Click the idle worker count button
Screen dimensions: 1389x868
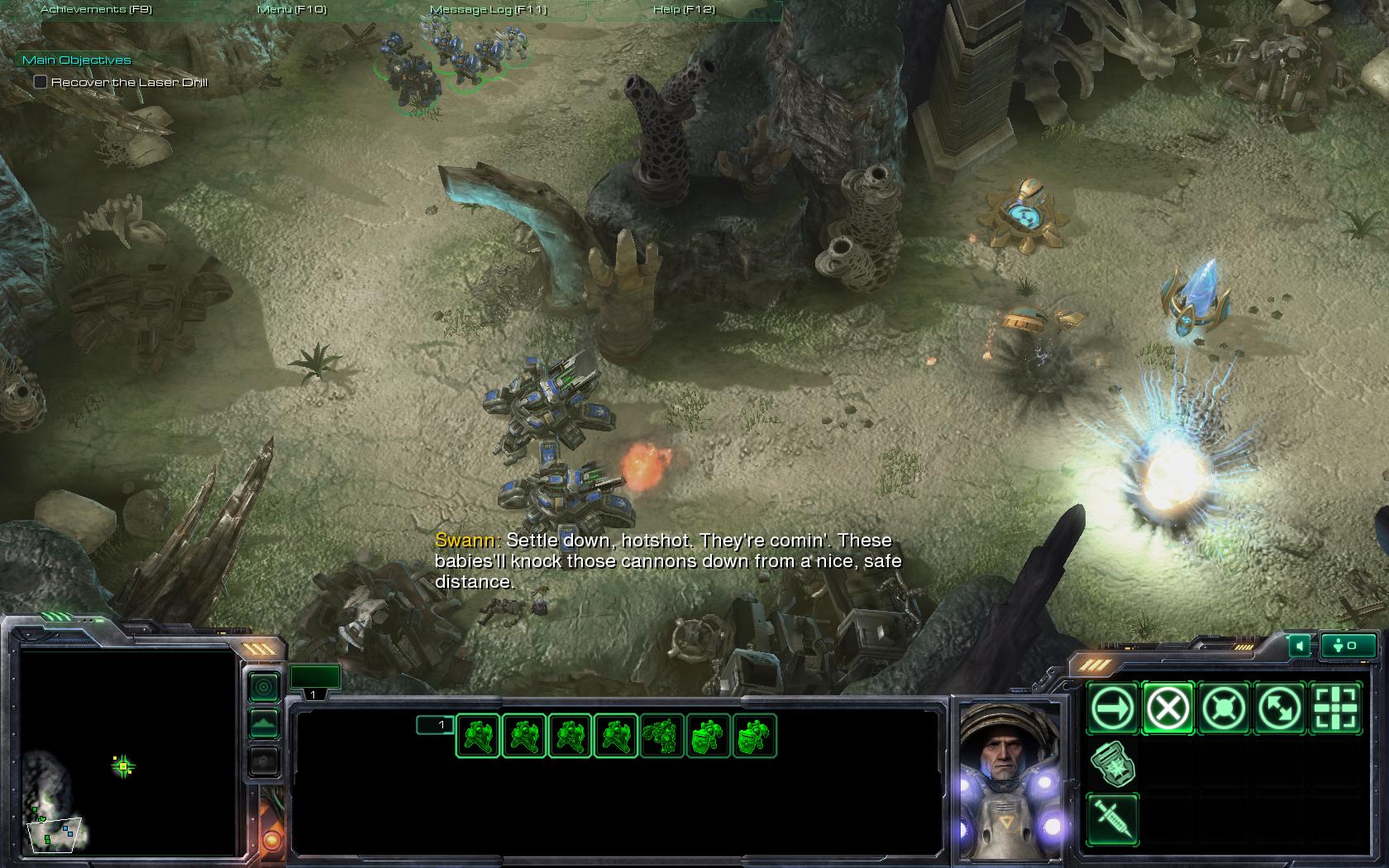[1348, 646]
